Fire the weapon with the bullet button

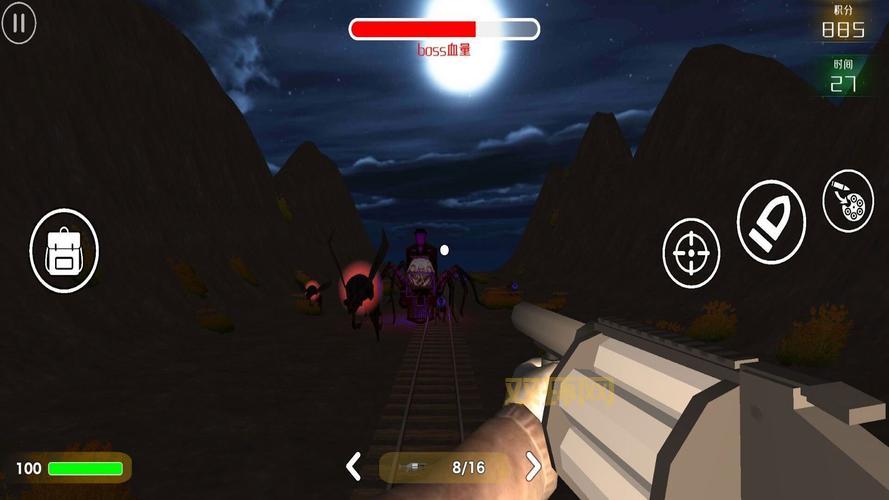[771, 223]
